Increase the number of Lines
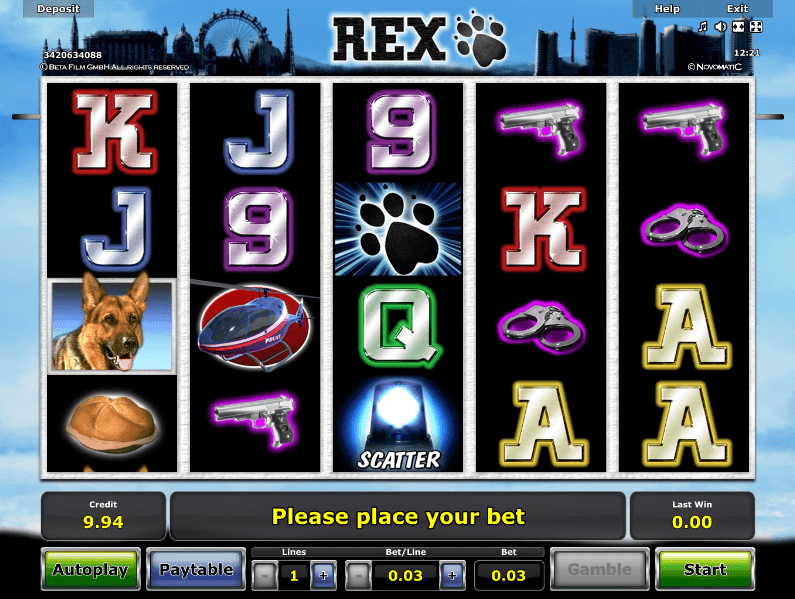Viewport: 795px width, 599px height. (323, 575)
